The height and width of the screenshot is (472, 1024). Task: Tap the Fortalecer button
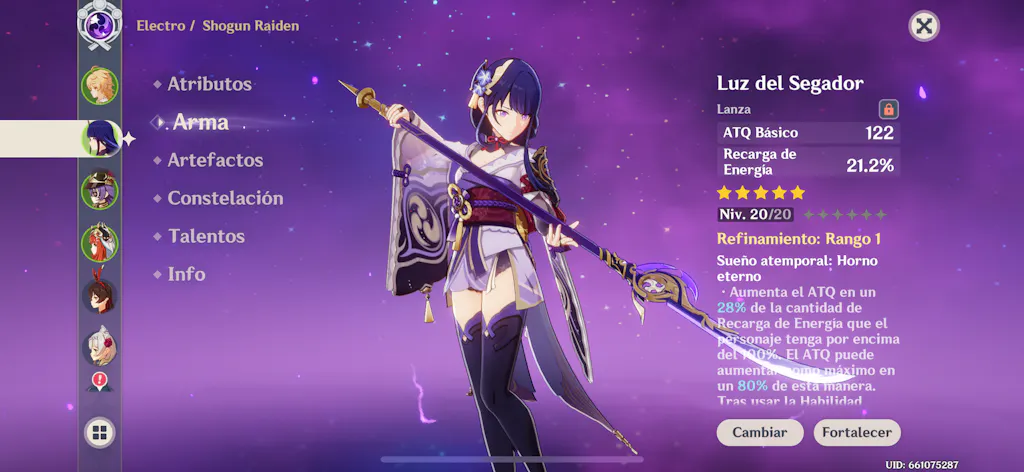[857, 433]
